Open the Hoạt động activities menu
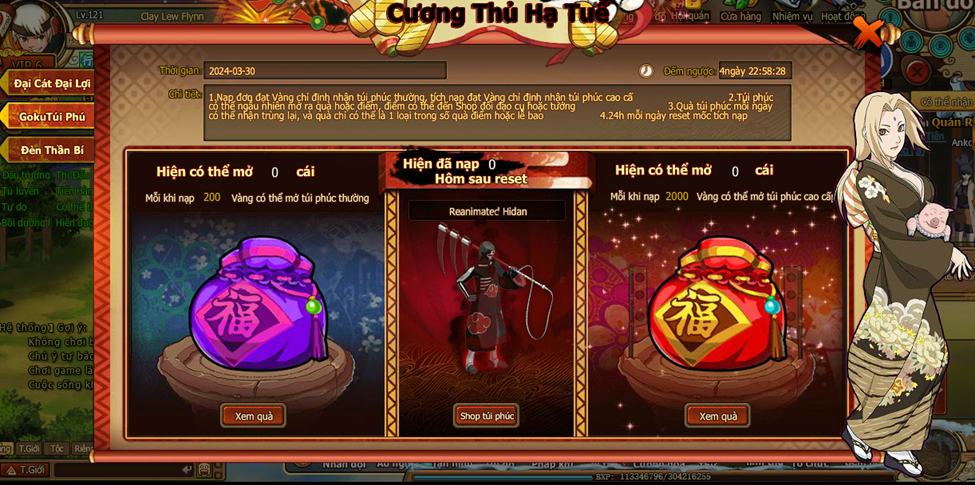975x485 pixels. pyautogui.click(x=838, y=16)
